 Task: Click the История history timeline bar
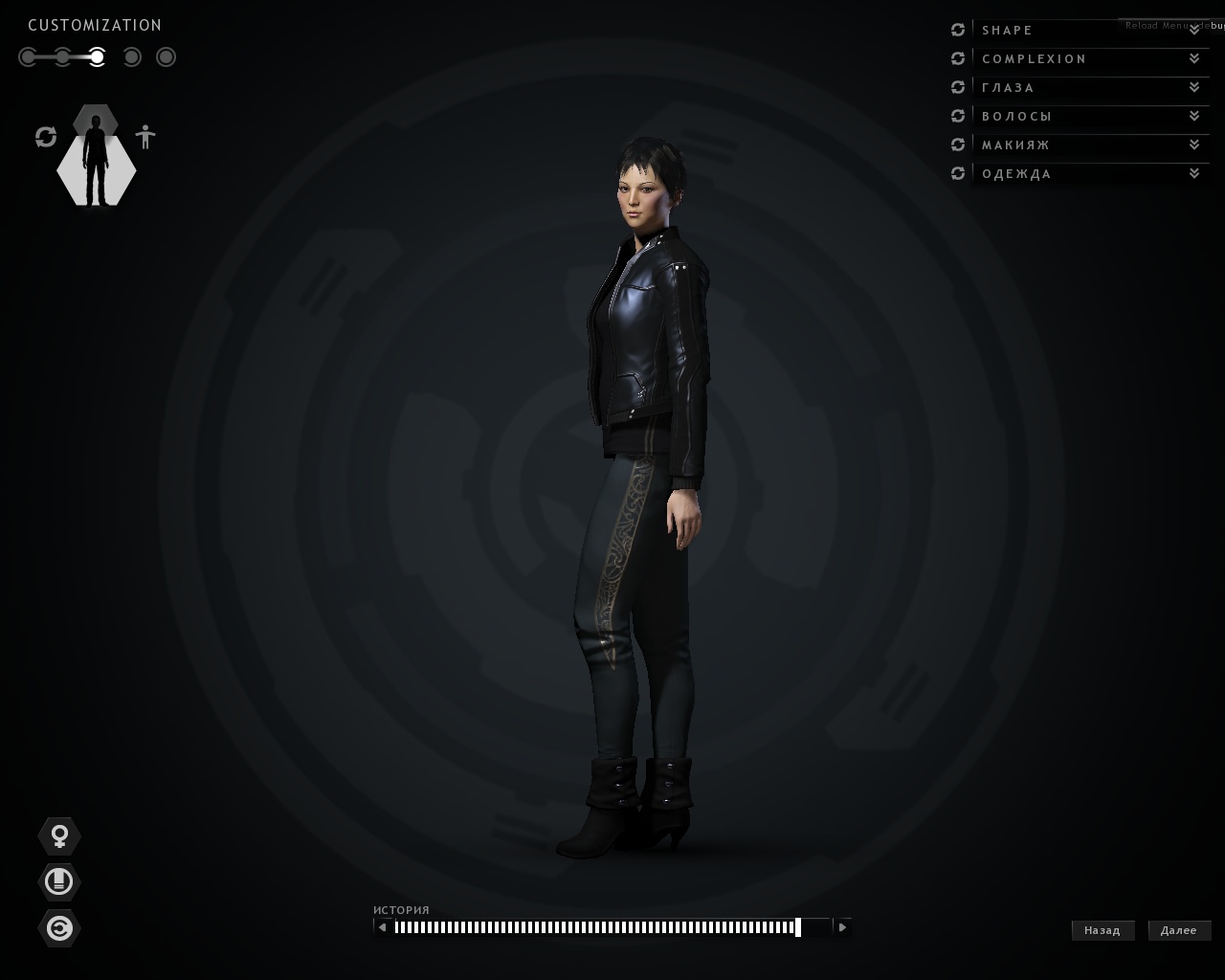[595, 926]
